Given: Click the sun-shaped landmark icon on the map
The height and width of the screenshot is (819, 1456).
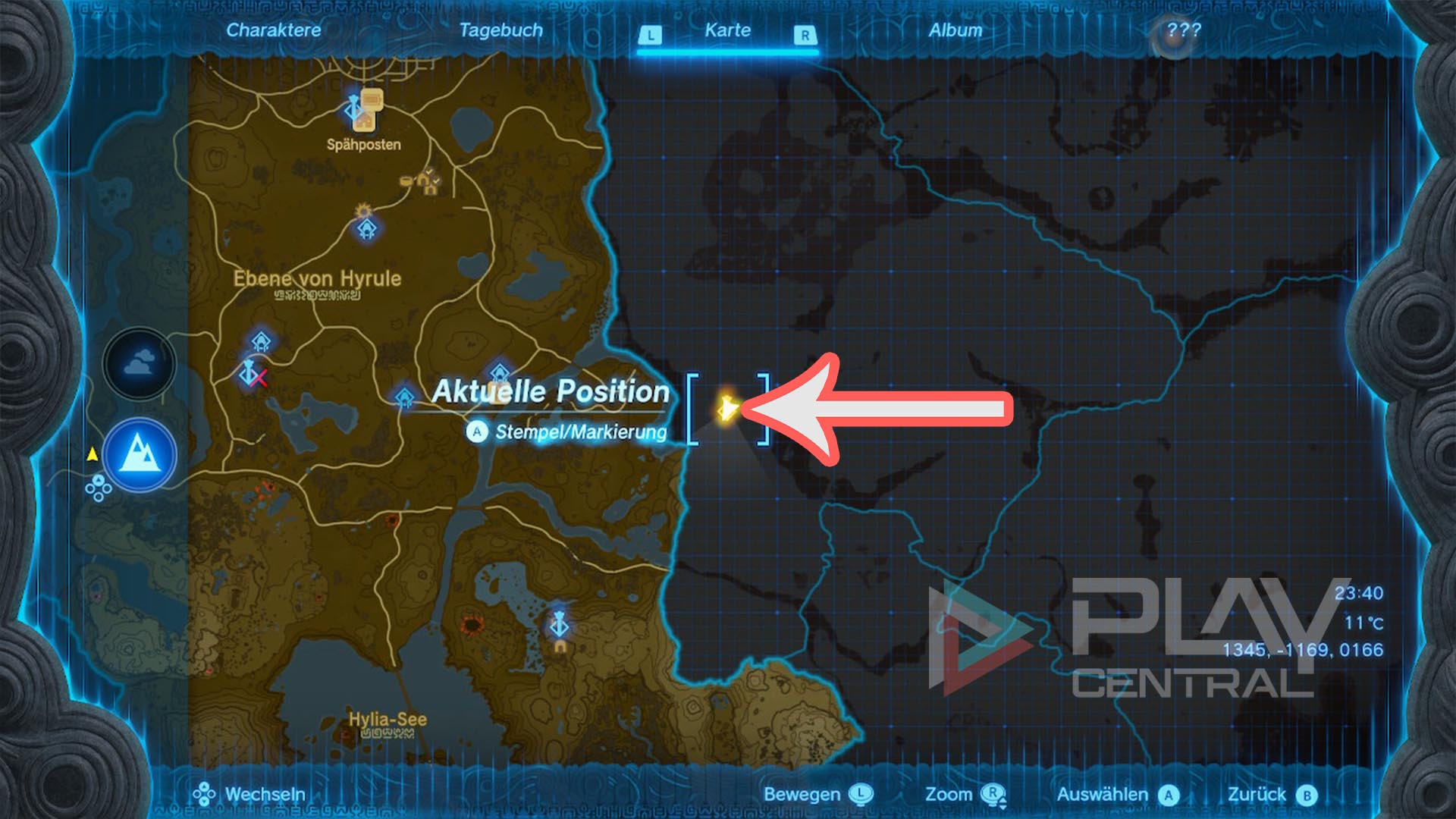Looking at the screenshot, I should click(363, 211).
